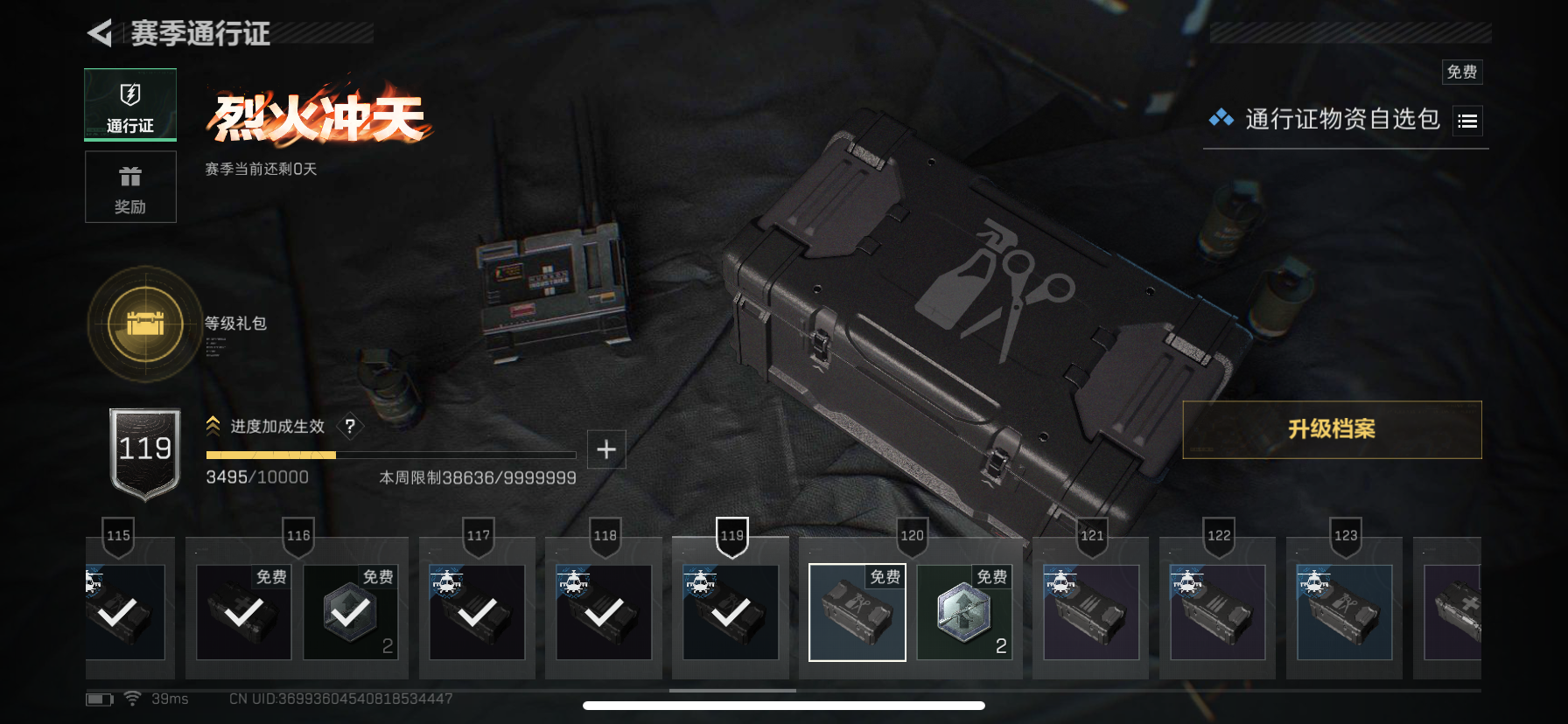Choose the level 123 crate reward
The image size is (1568, 724).
[x=1345, y=612]
